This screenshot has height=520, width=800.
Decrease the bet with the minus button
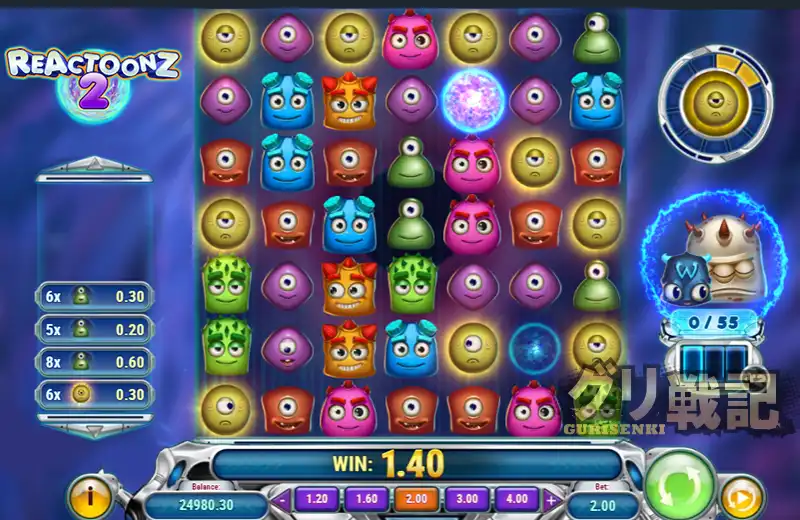284,499
